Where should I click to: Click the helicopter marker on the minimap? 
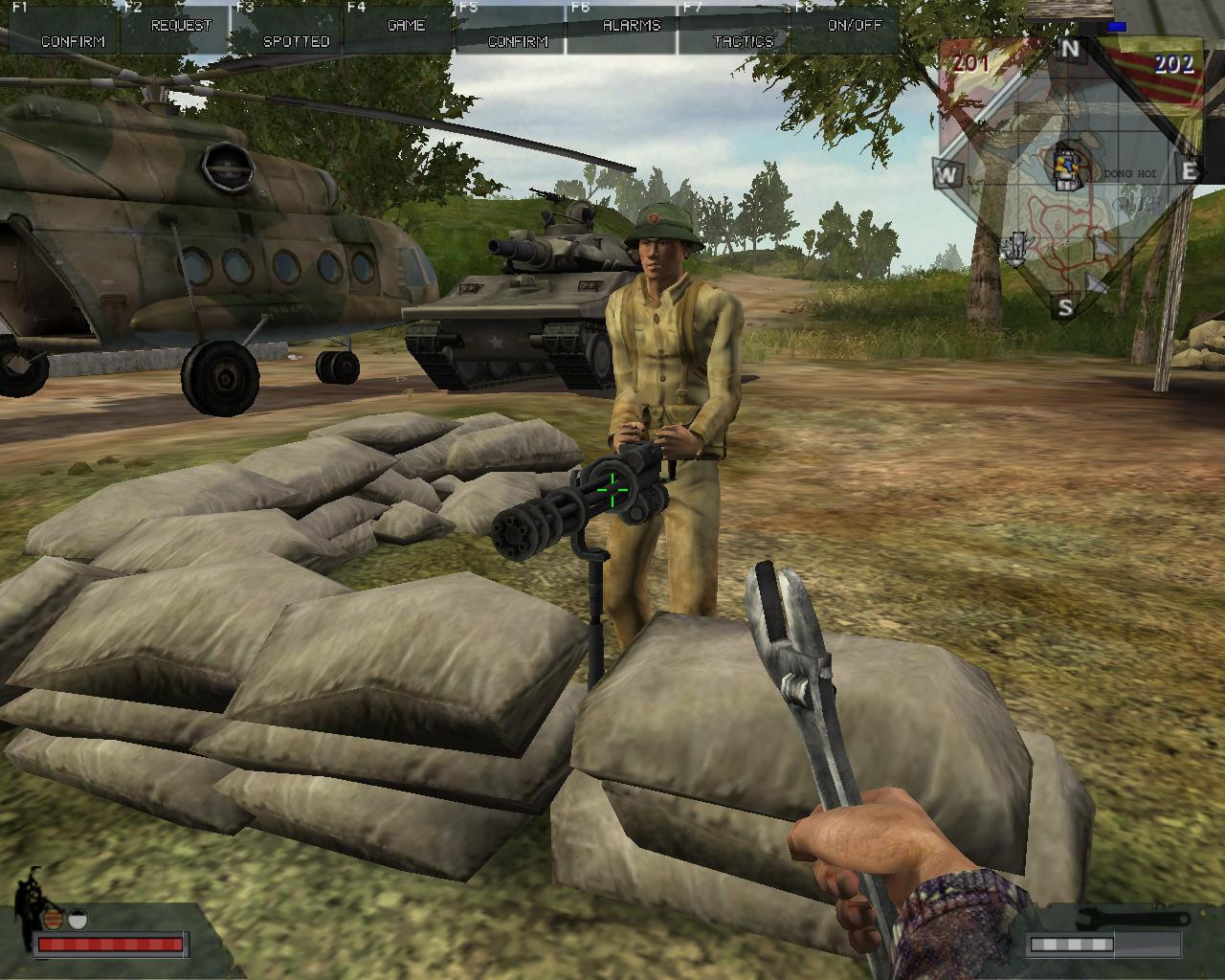[1016, 248]
